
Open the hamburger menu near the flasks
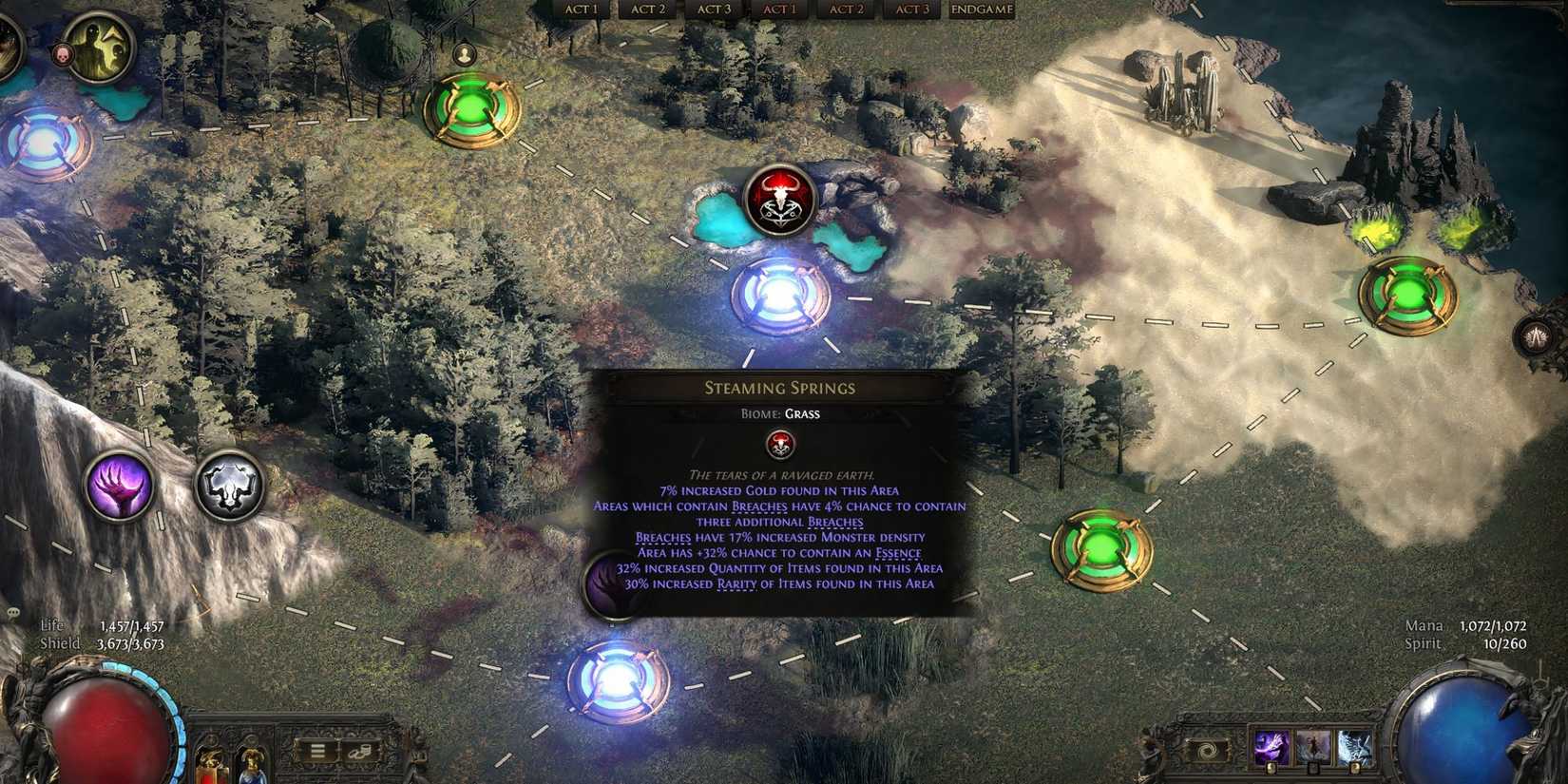[317, 751]
